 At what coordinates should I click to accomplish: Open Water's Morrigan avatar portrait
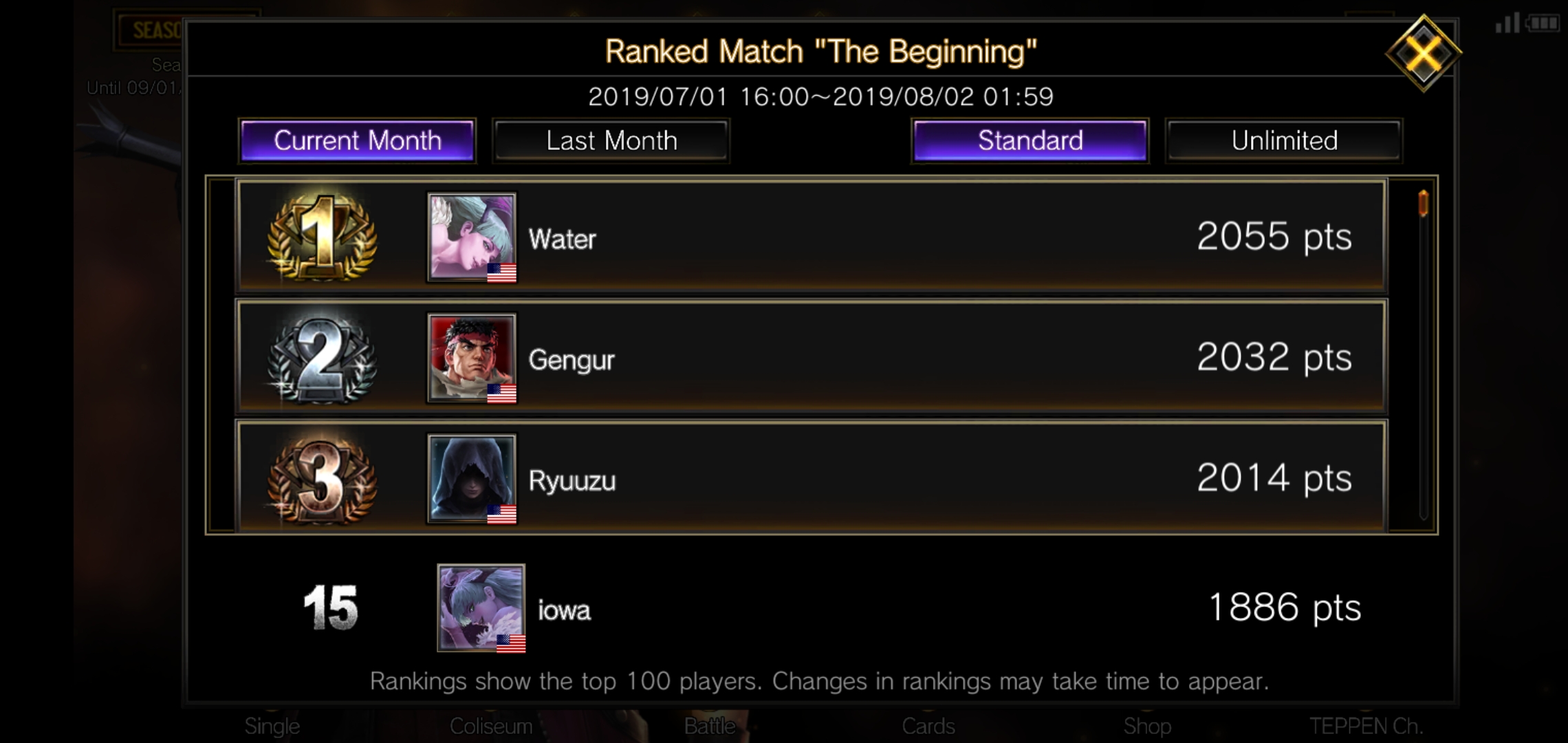[x=470, y=239]
